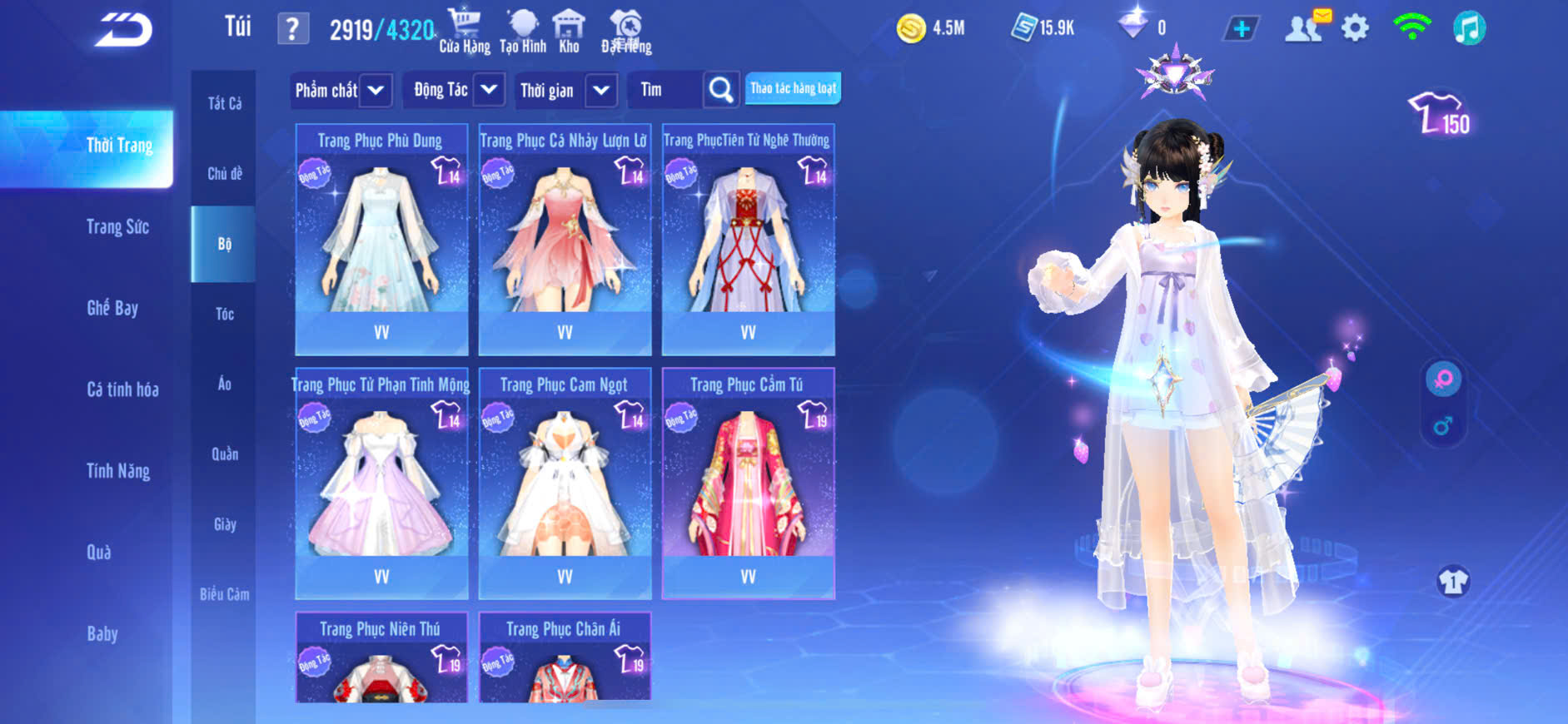Image resolution: width=1568 pixels, height=724 pixels.
Task: Click the blue plus top-up button
Action: click(x=1241, y=29)
